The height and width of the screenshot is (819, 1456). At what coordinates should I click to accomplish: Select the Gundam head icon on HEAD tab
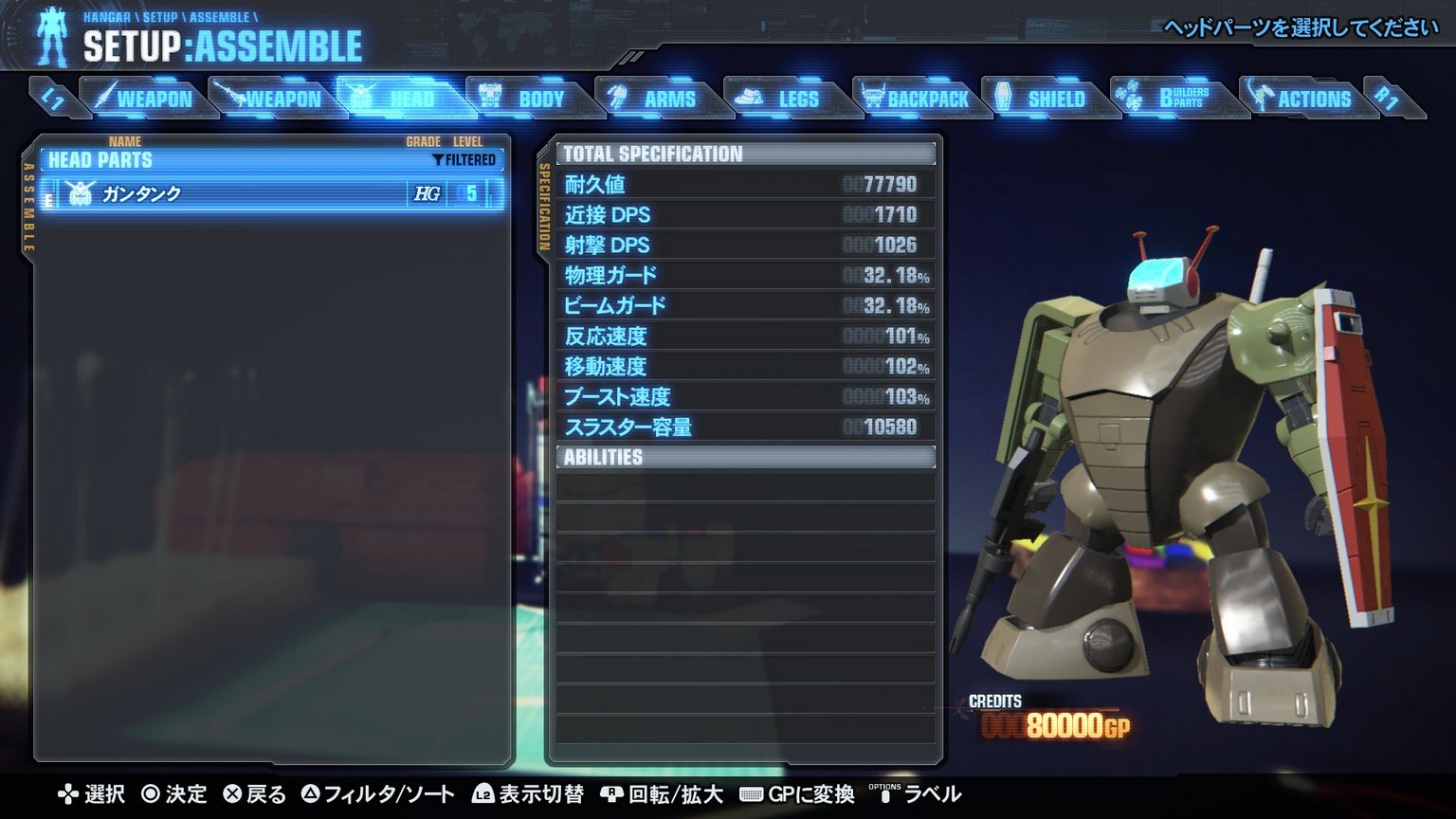360,95
